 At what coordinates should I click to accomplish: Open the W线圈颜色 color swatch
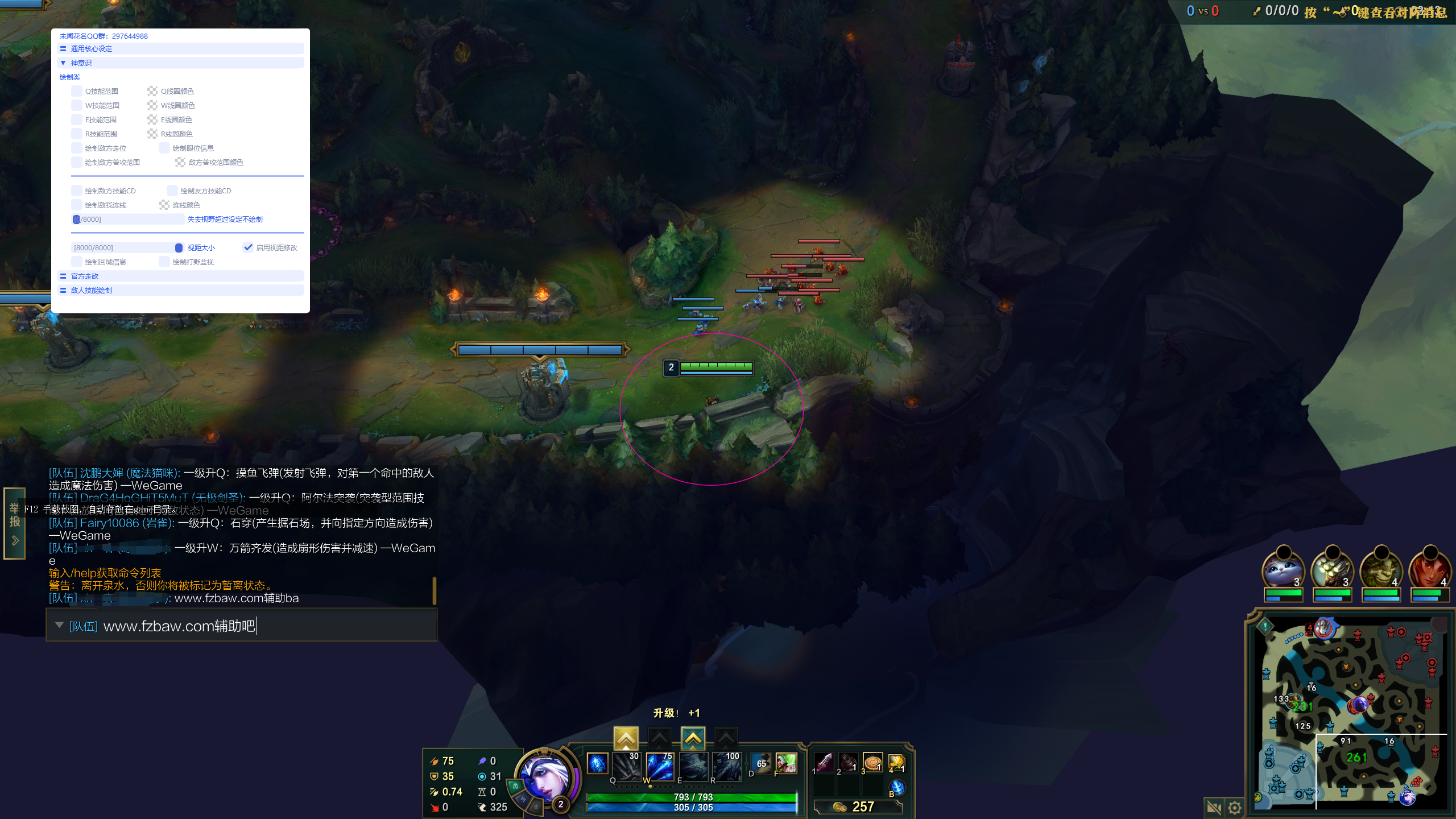[152, 105]
